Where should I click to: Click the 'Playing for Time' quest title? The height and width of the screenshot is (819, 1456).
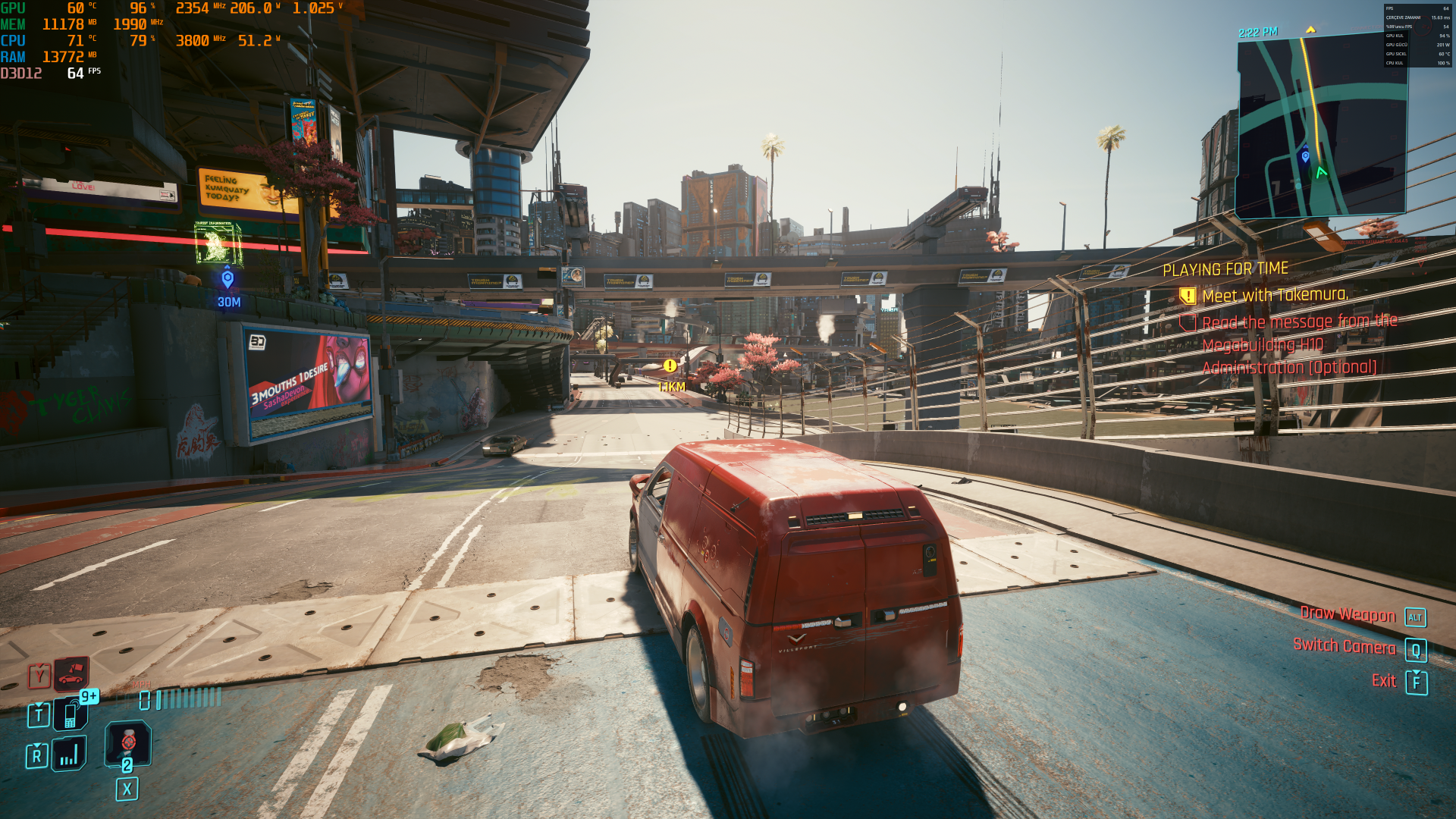coord(1225,269)
